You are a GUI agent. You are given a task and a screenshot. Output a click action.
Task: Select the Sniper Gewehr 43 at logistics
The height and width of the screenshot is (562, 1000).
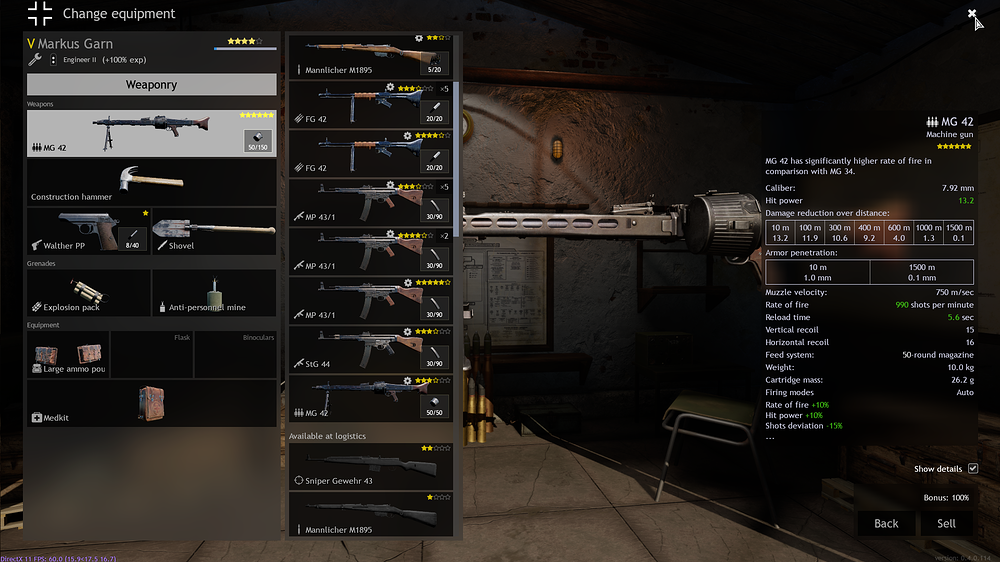[x=370, y=467]
